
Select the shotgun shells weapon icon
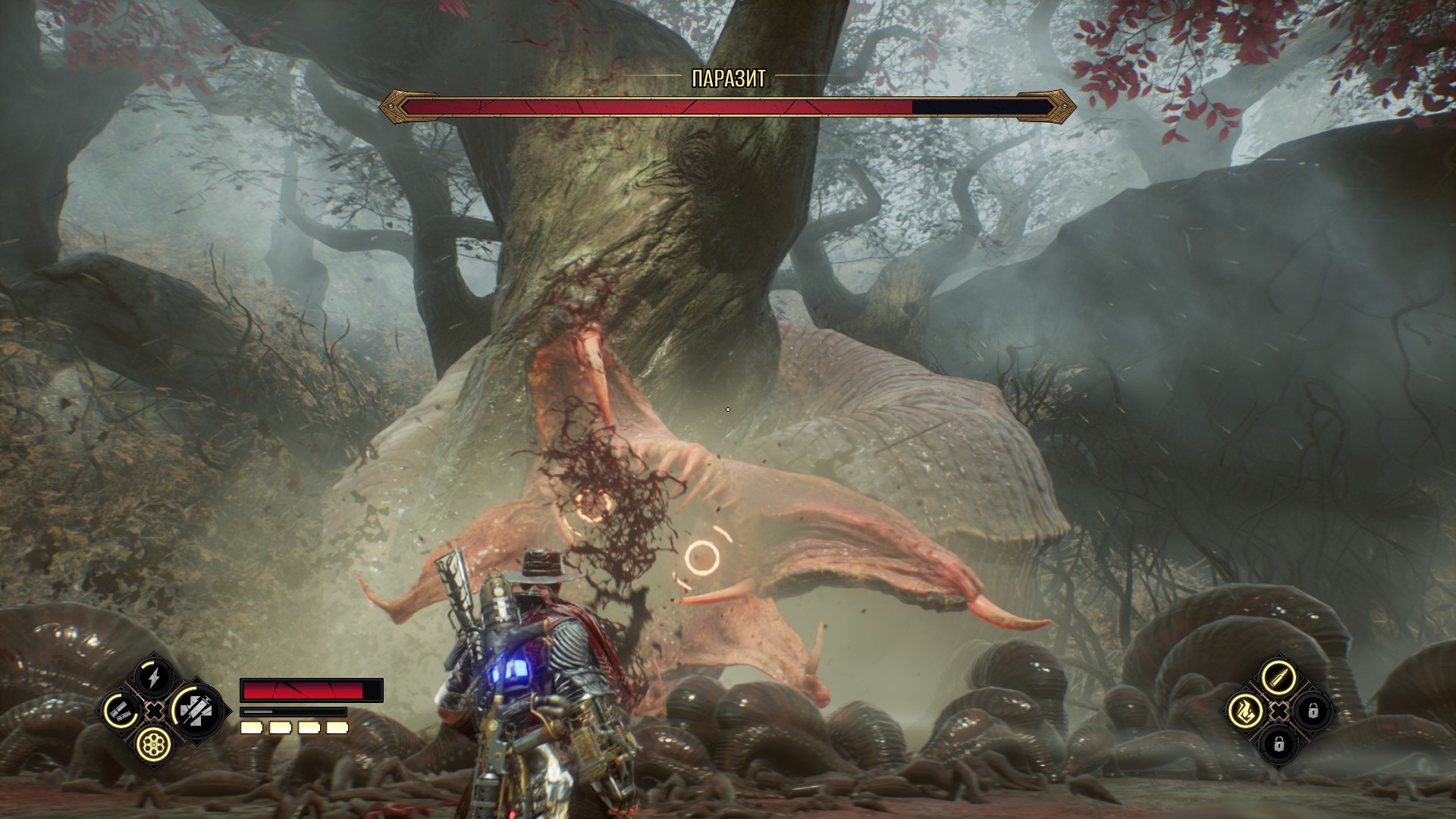[x=120, y=711]
